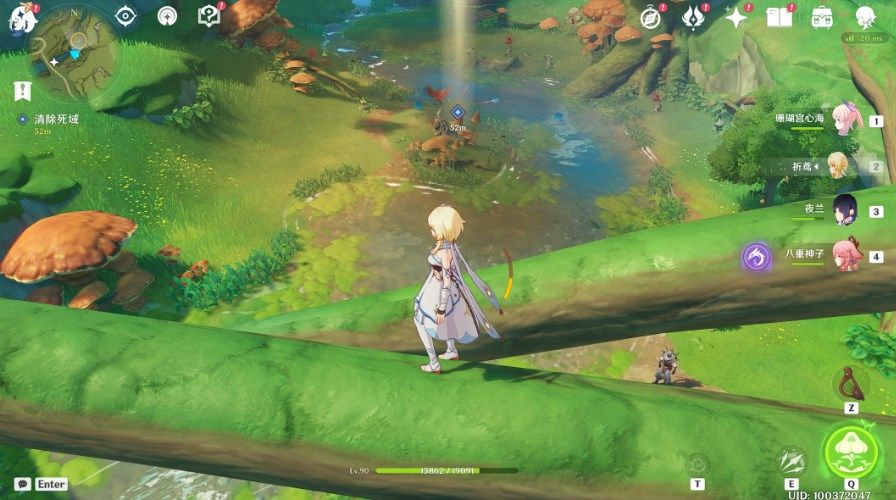Activate the elemental skill wind blades icon

791,461
